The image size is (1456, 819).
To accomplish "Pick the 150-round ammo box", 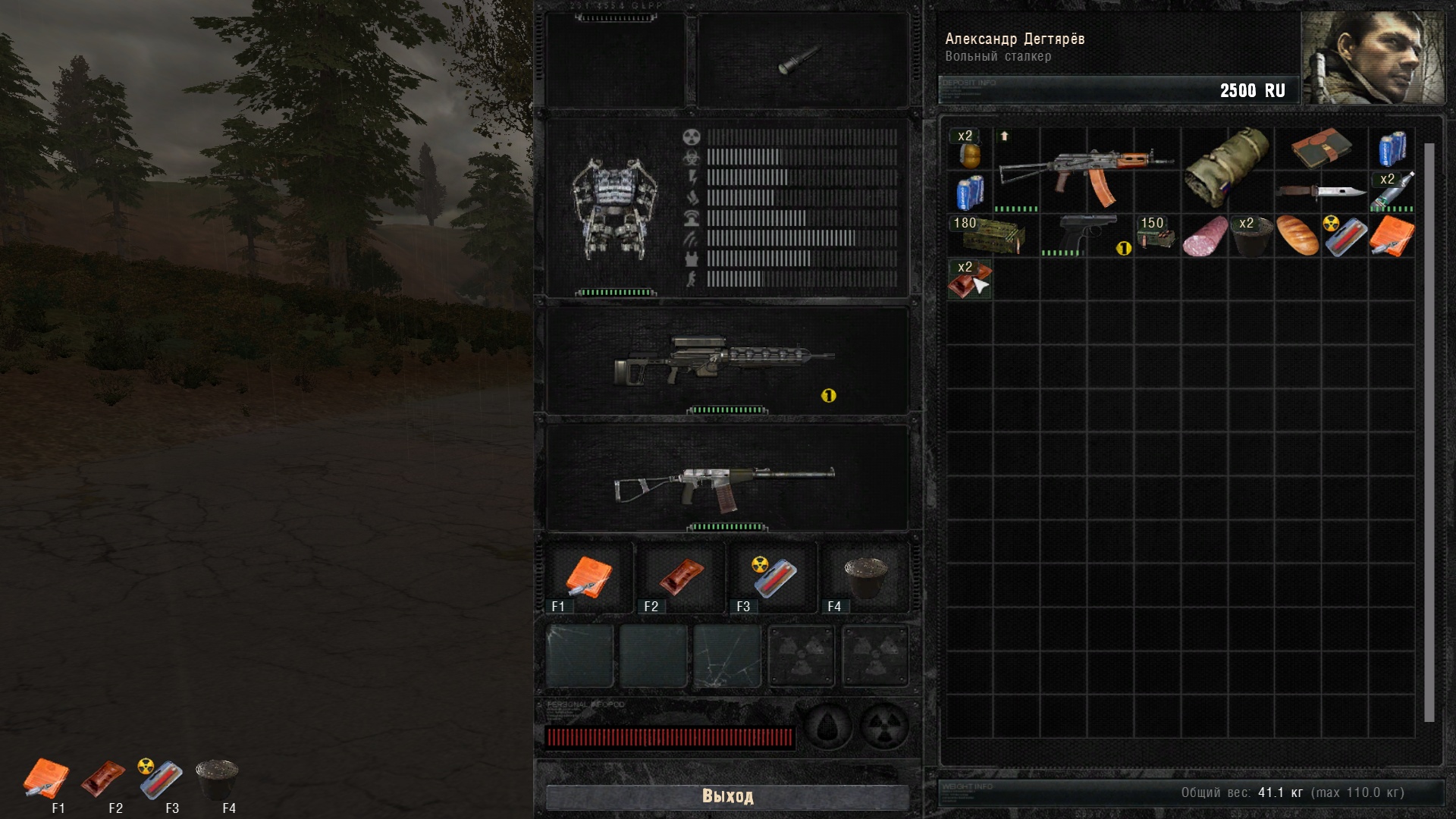I will pos(1156,236).
